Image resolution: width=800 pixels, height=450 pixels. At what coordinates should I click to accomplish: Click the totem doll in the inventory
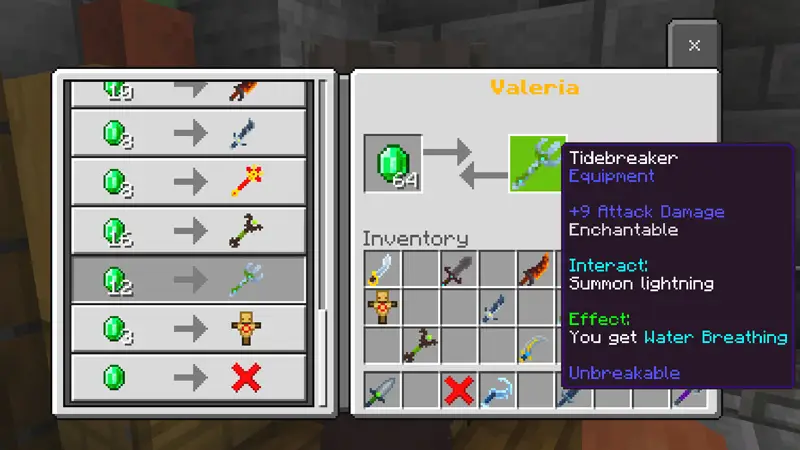coord(382,308)
